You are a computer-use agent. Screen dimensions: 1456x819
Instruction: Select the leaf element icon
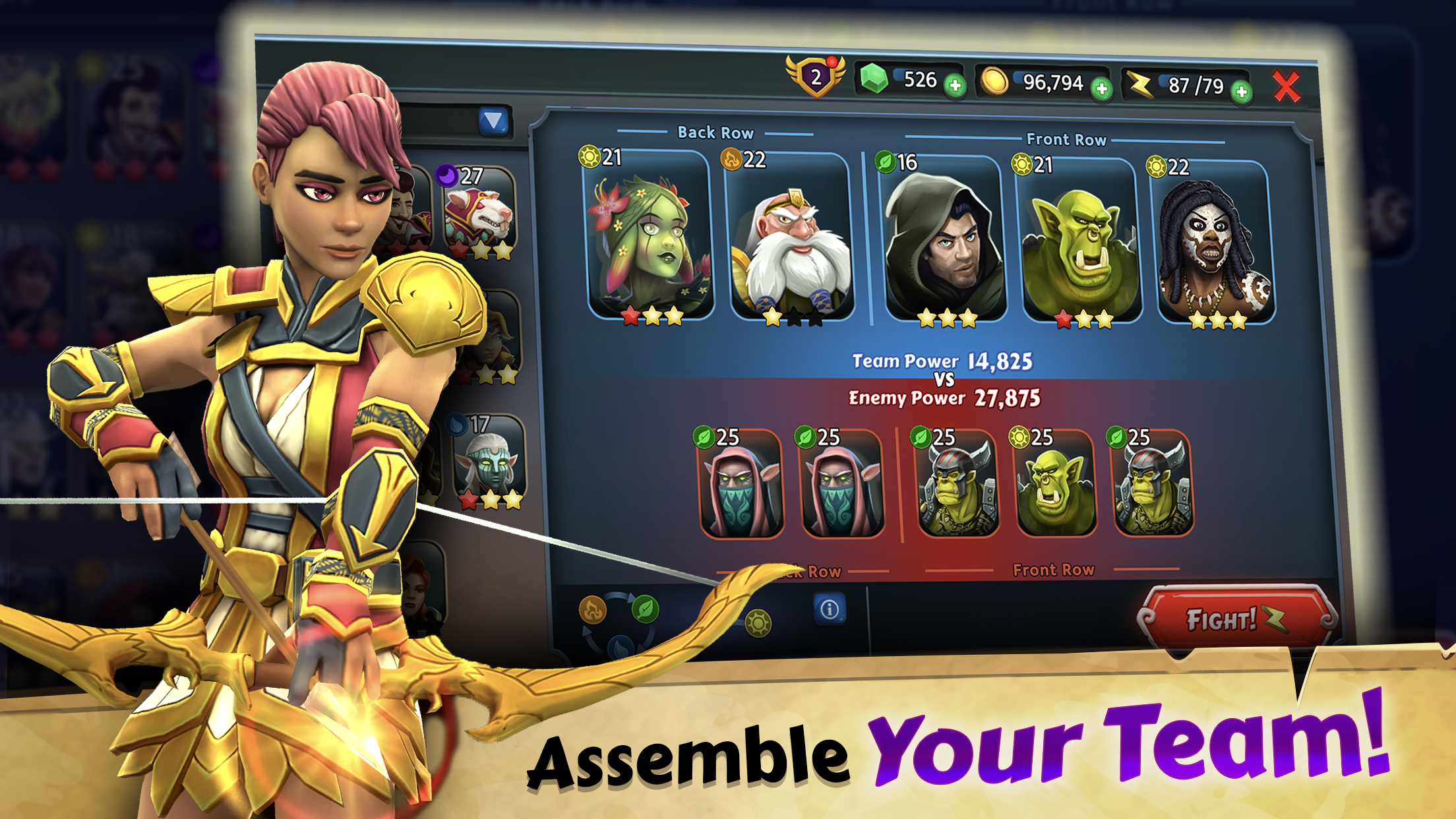click(x=644, y=608)
